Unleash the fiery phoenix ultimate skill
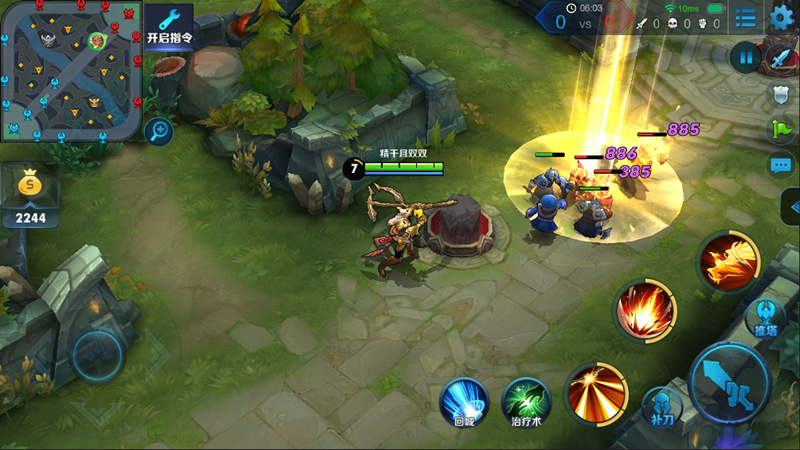The width and height of the screenshot is (800, 450). point(728,260)
